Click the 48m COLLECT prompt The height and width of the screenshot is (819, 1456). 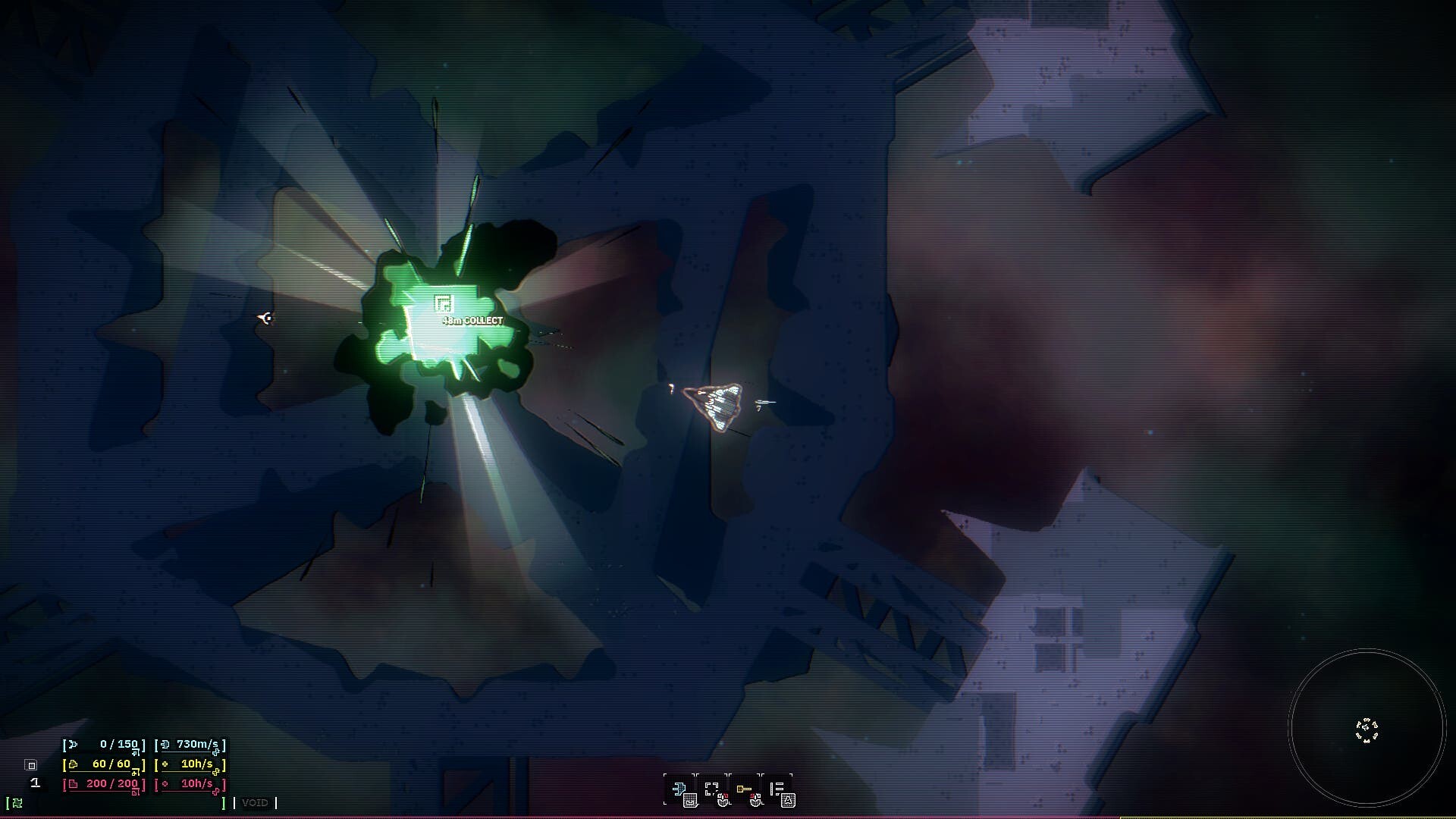click(472, 320)
